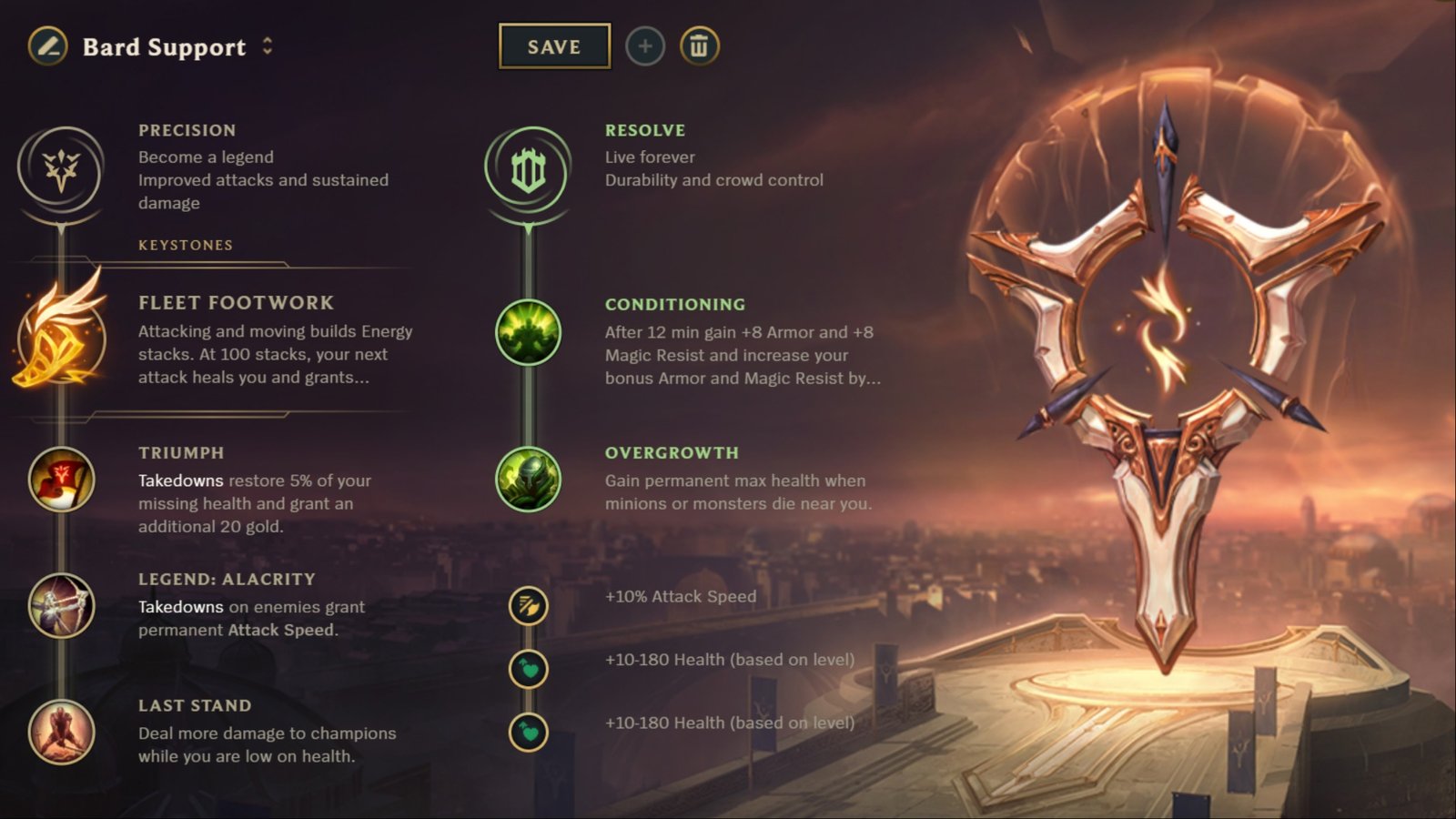
Task: Click the RESOLVE tree header label
Action: [645, 129]
